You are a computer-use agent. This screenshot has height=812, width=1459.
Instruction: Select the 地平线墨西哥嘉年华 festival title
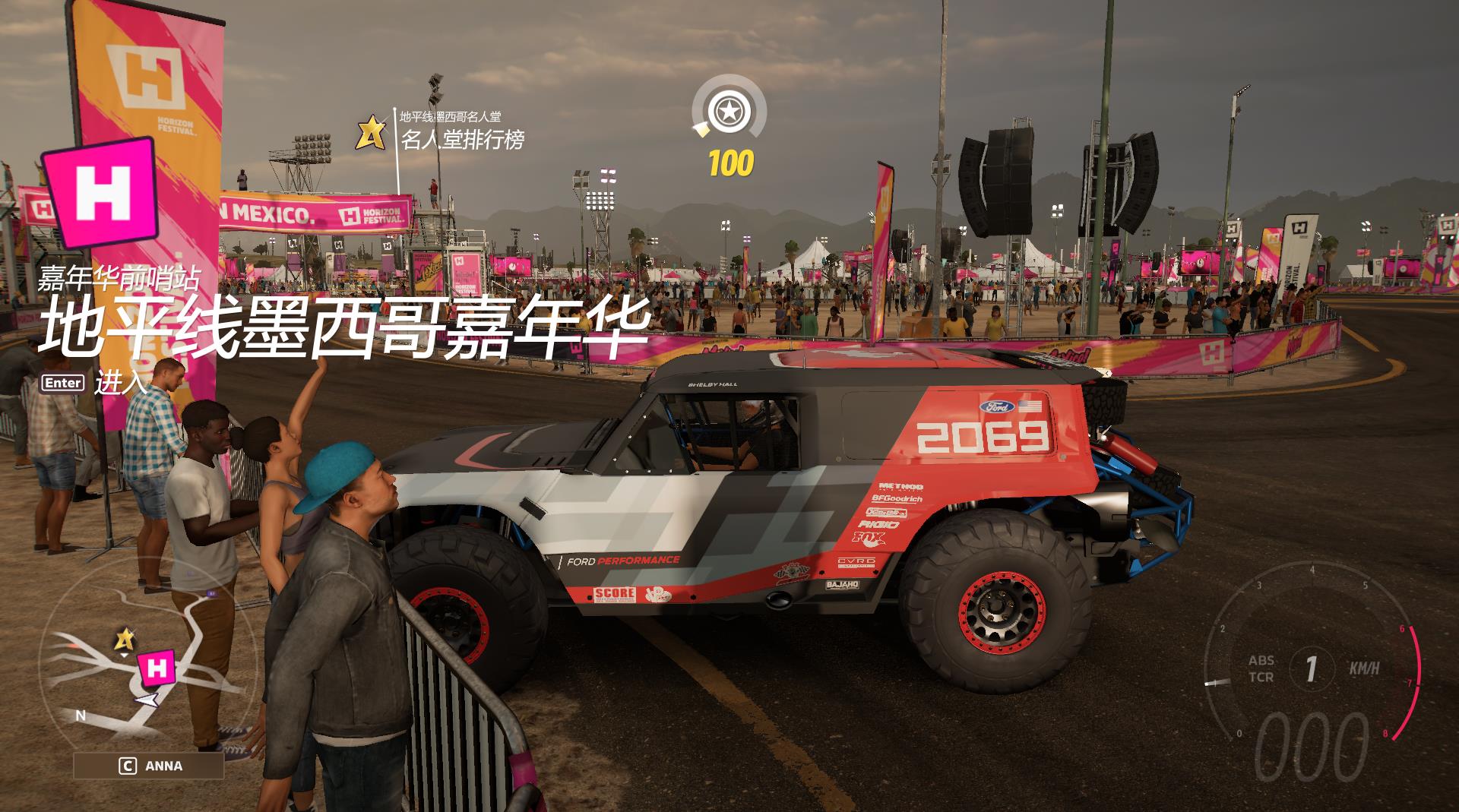point(343,327)
